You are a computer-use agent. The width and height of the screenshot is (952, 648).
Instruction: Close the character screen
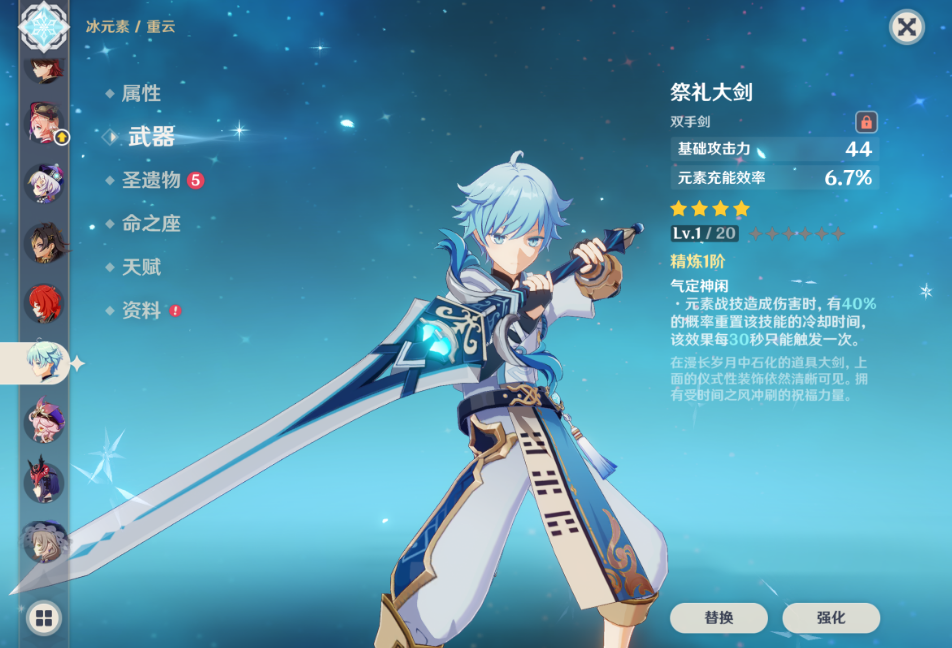(x=906, y=27)
